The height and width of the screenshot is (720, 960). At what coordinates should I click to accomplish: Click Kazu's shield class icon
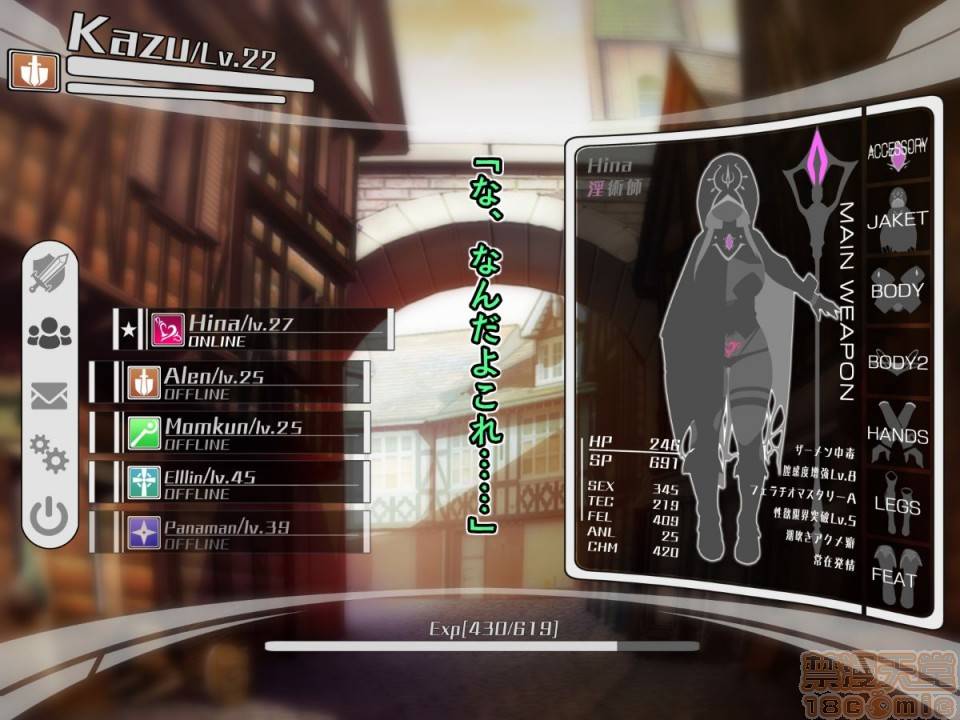click(x=35, y=71)
